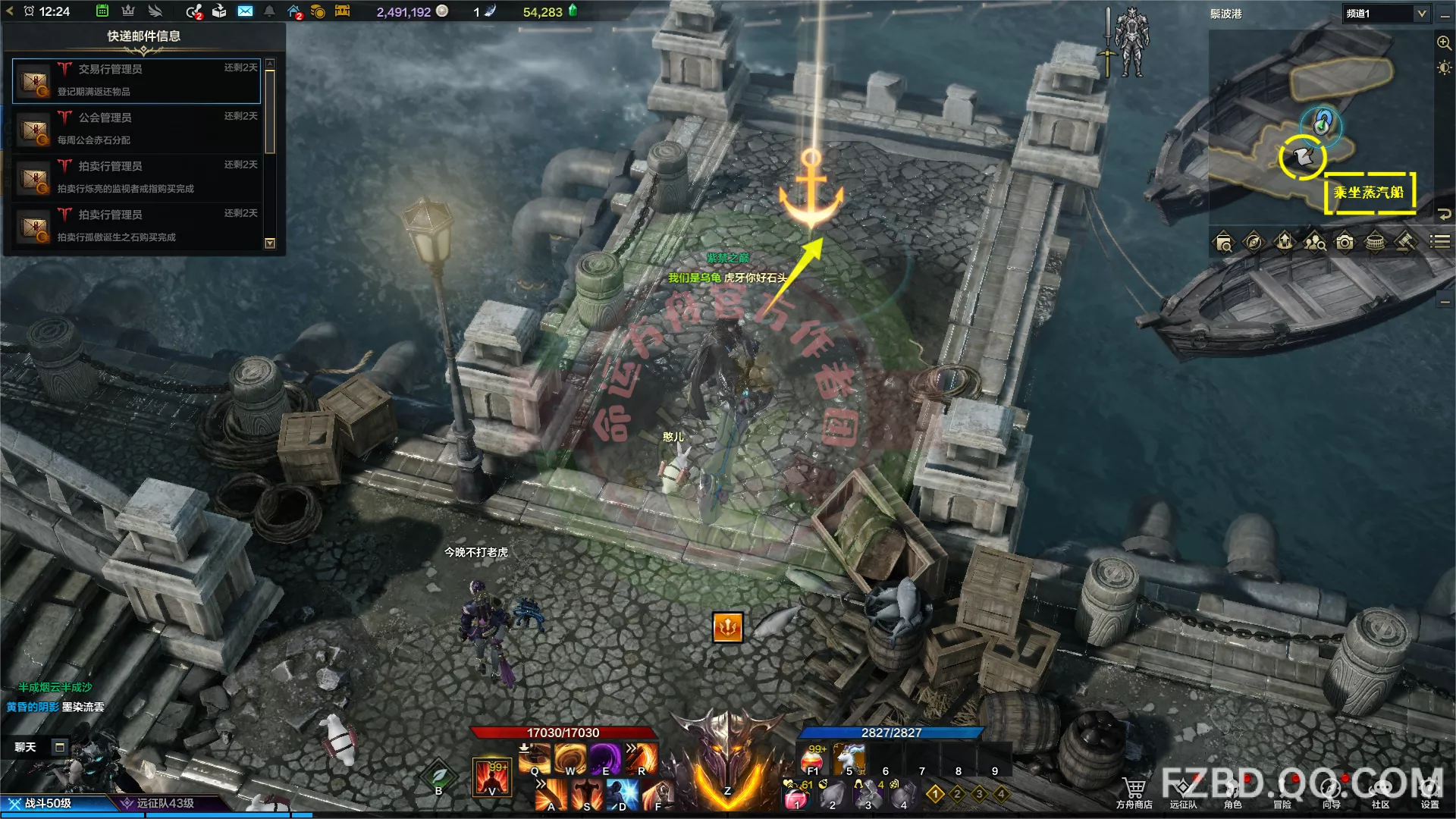Open the auction gavel icon

(1405, 242)
